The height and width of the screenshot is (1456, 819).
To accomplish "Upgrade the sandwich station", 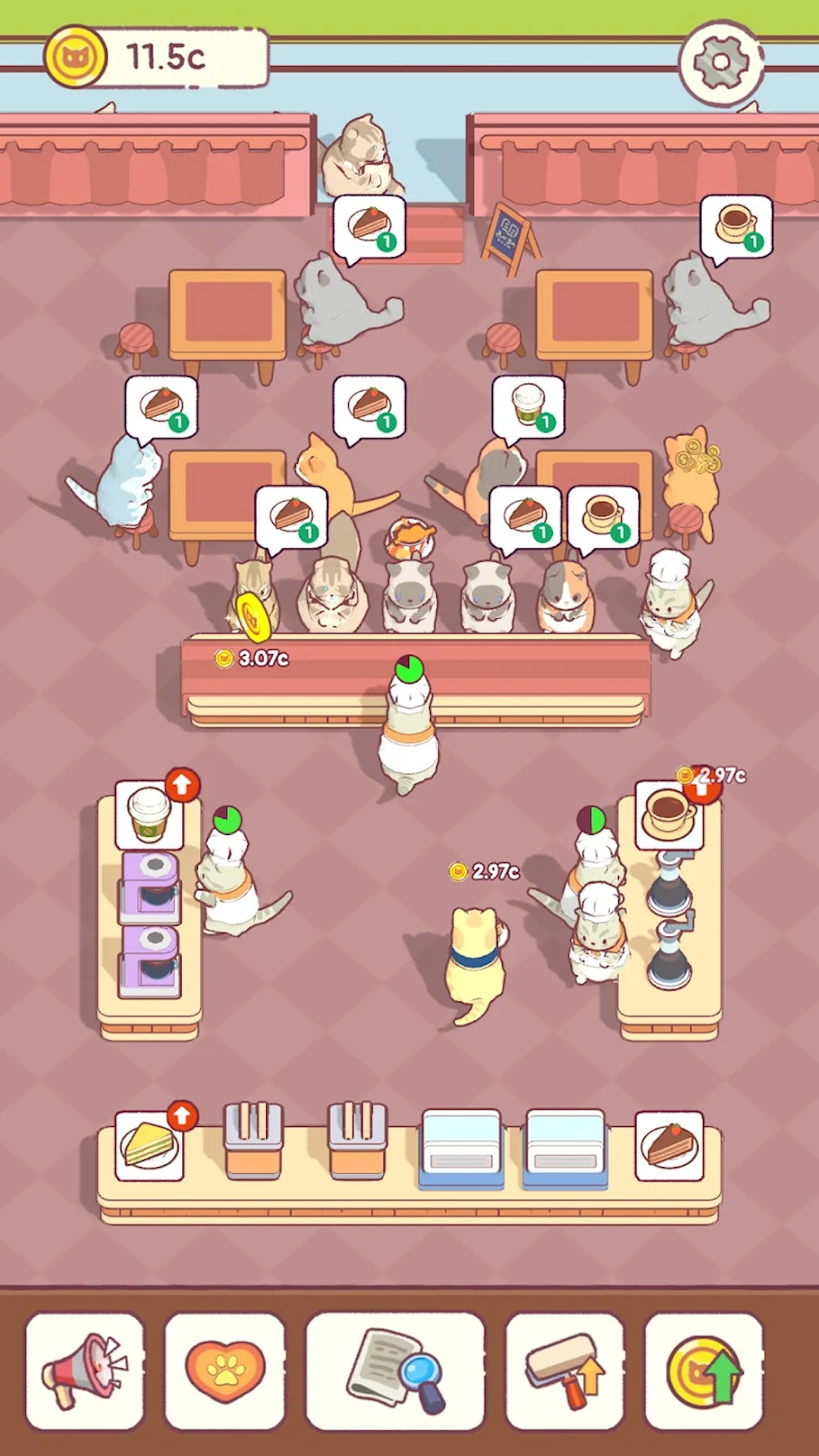I will [x=181, y=1117].
